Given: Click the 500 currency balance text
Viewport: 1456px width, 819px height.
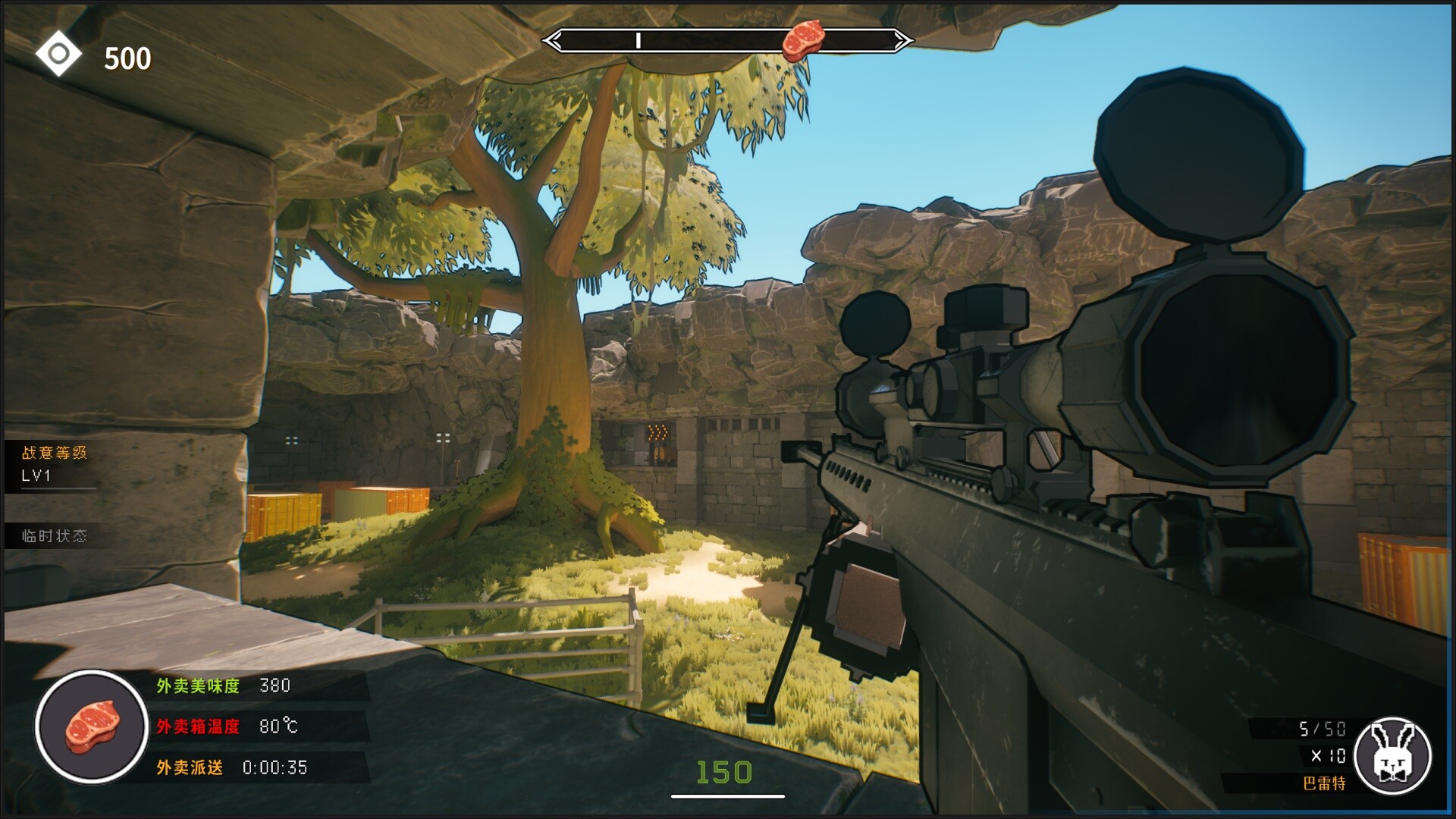Looking at the screenshot, I should (x=129, y=56).
